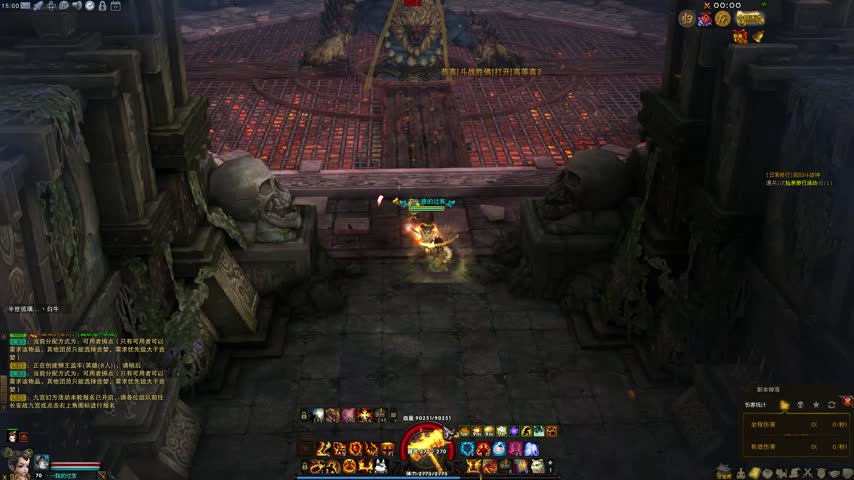Open the treasure shop icon in corner
This screenshot has height=480, width=854.
coord(723,471)
